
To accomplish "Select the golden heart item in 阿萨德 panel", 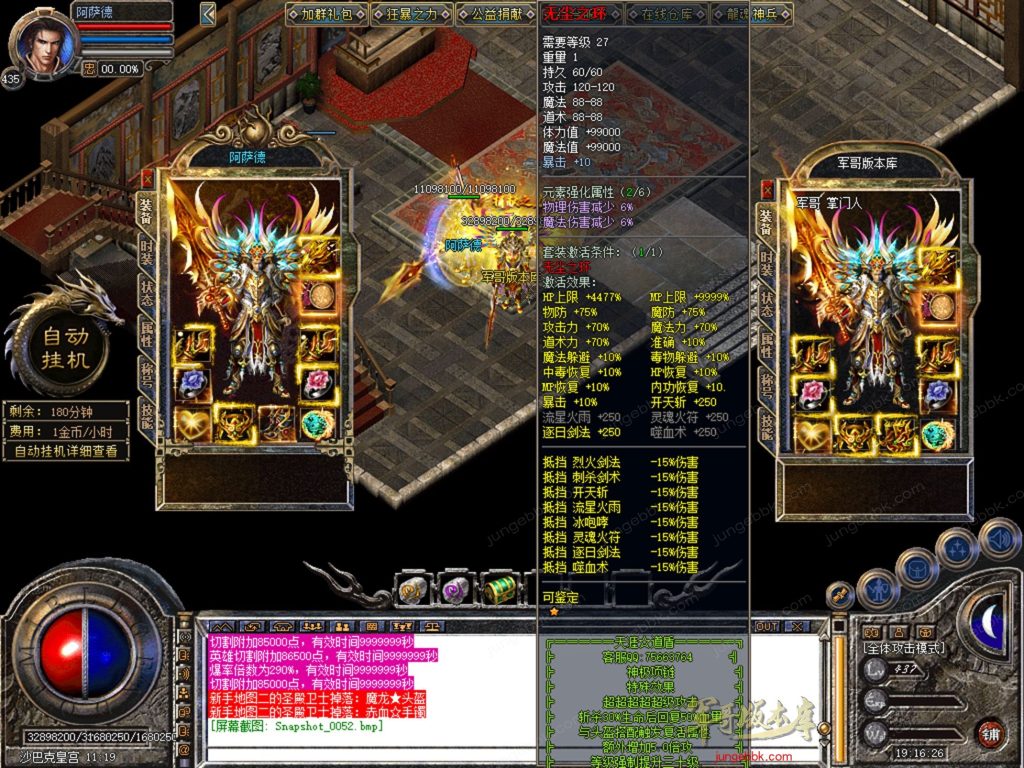I will [x=192, y=423].
